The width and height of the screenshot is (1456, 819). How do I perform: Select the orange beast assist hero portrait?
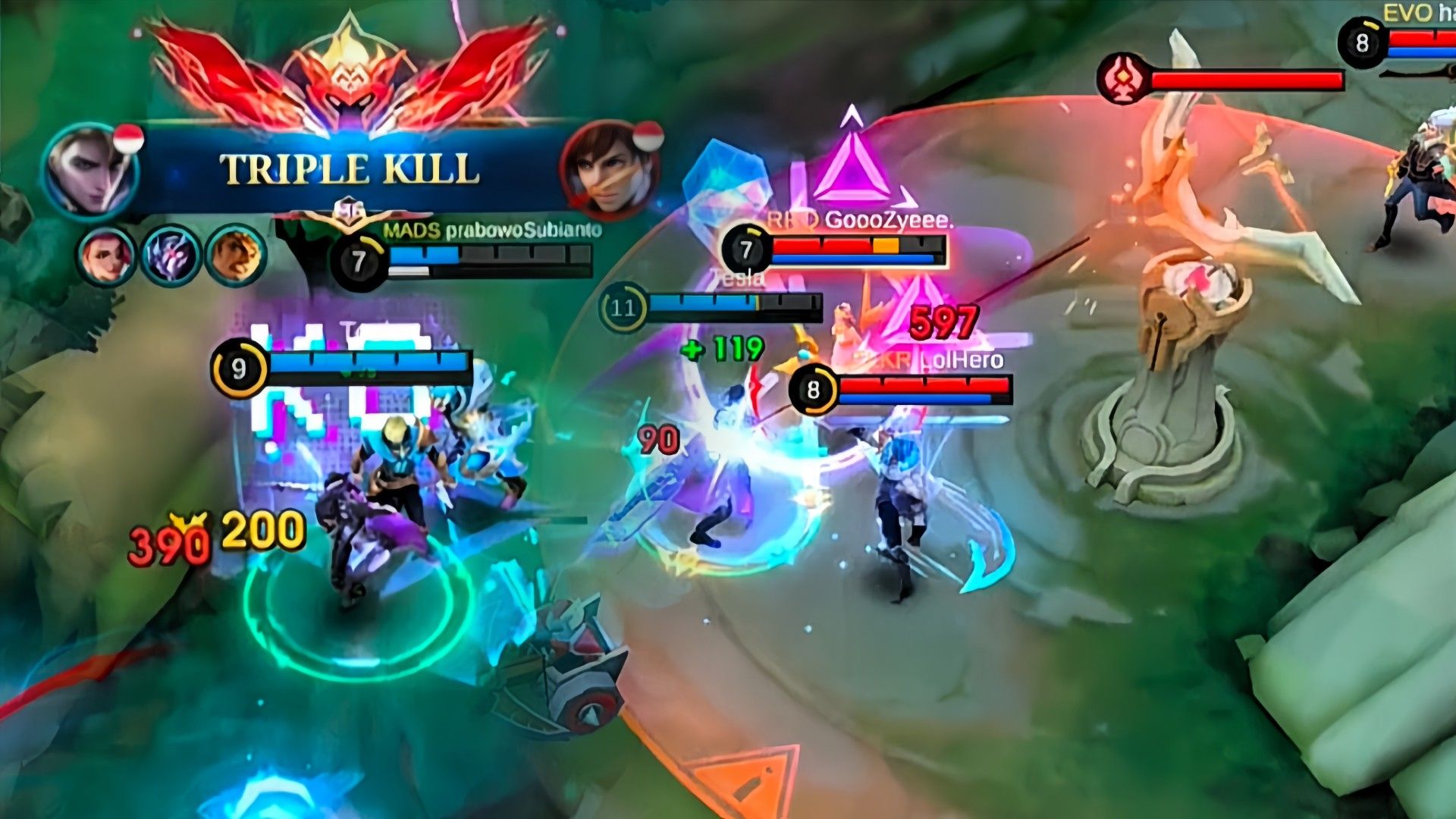236,256
